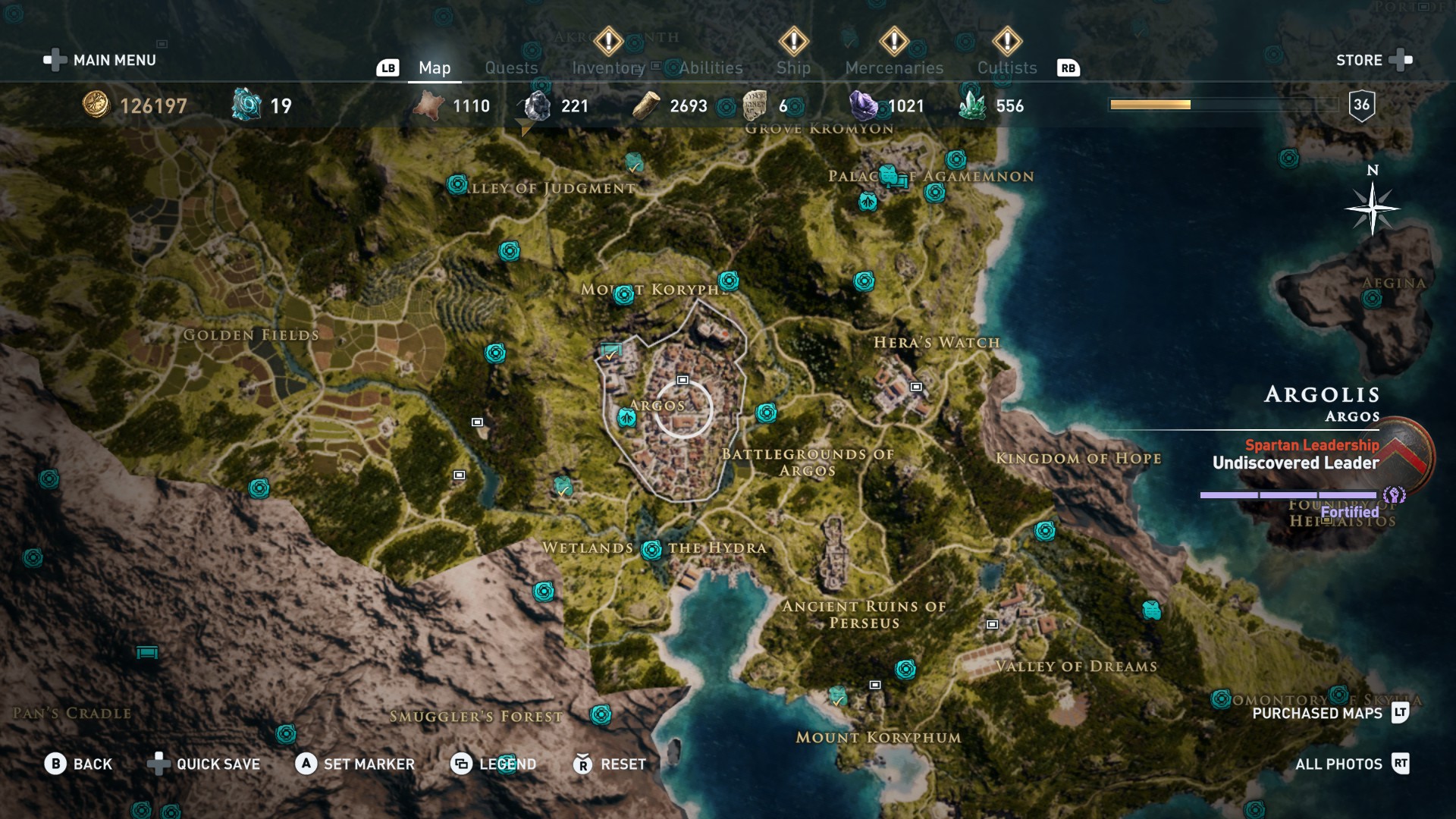Select the iron metal resource icon
The width and height of the screenshot is (1456, 819).
(x=538, y=106)
